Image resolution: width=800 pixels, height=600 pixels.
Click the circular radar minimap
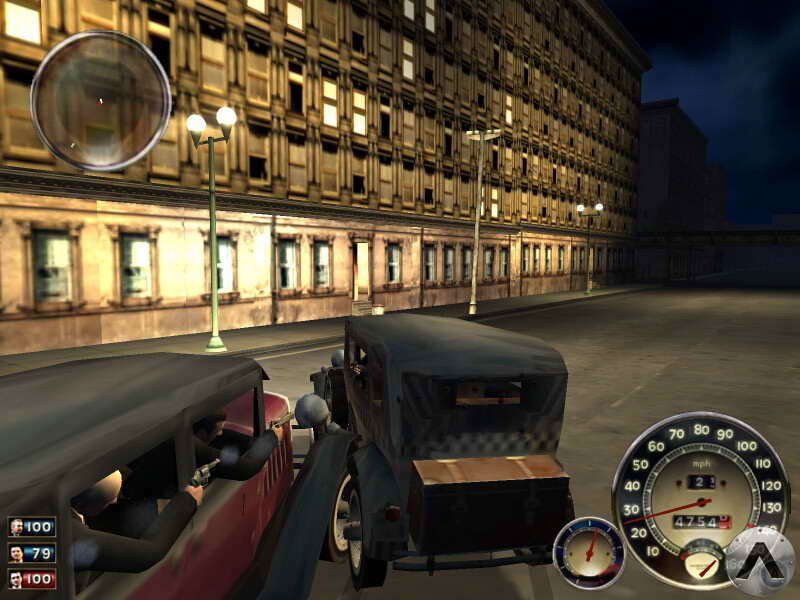coord(100,100)
